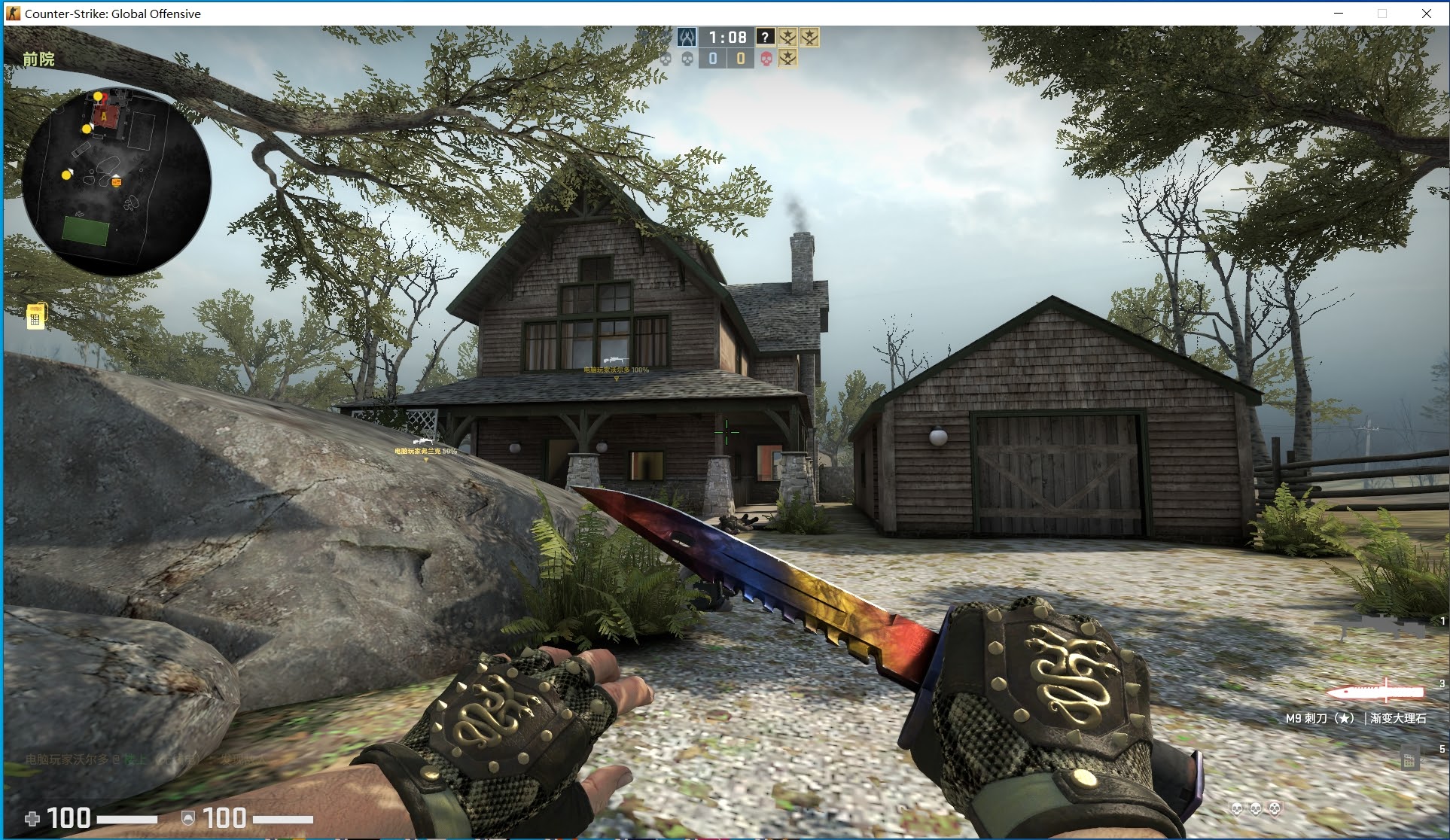
Task: Click the question mark player avatar
Action: pyautogui.click(x=765, y=37)
